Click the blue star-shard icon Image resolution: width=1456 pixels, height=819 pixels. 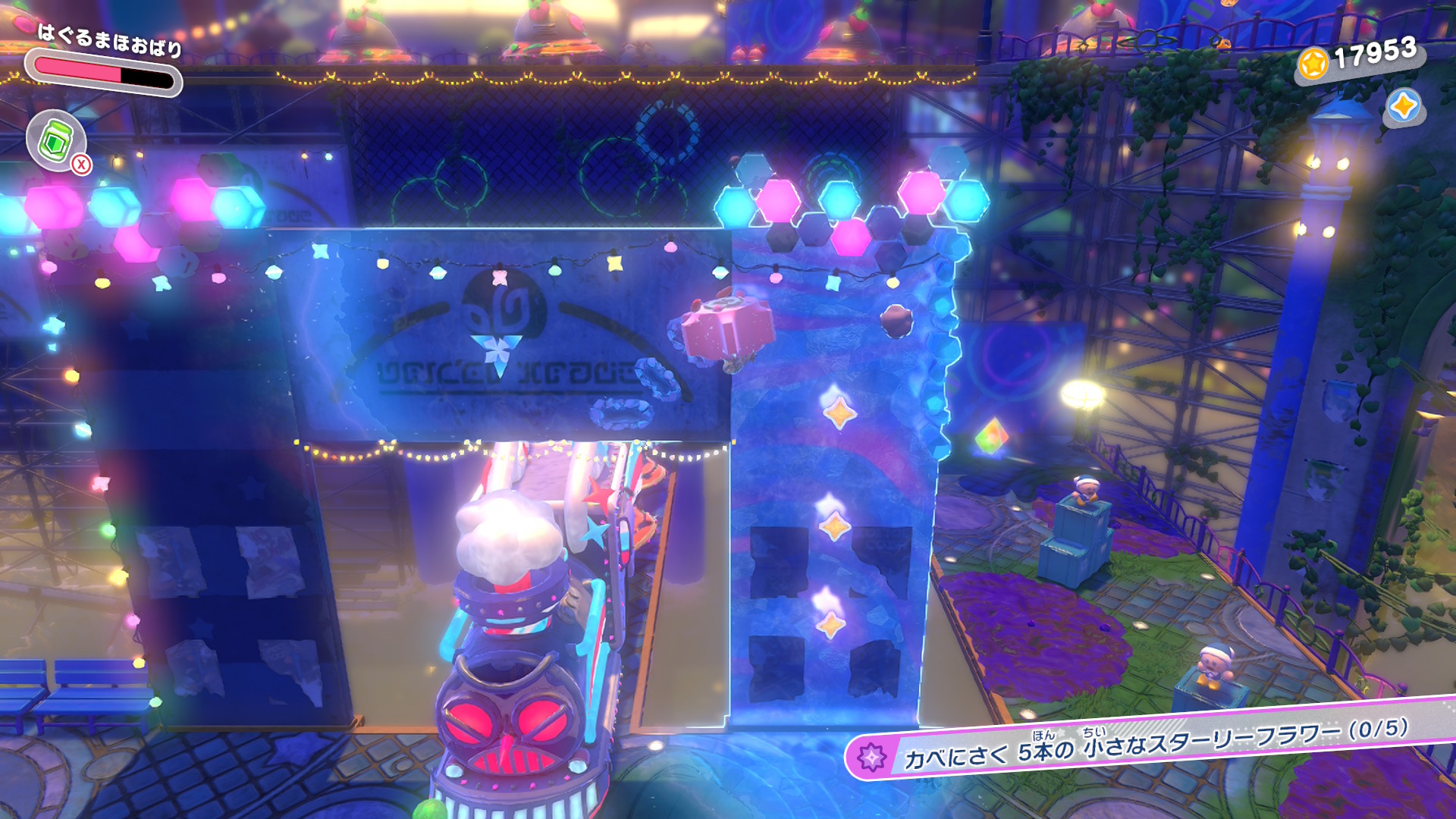click(x=1403, y=106)
